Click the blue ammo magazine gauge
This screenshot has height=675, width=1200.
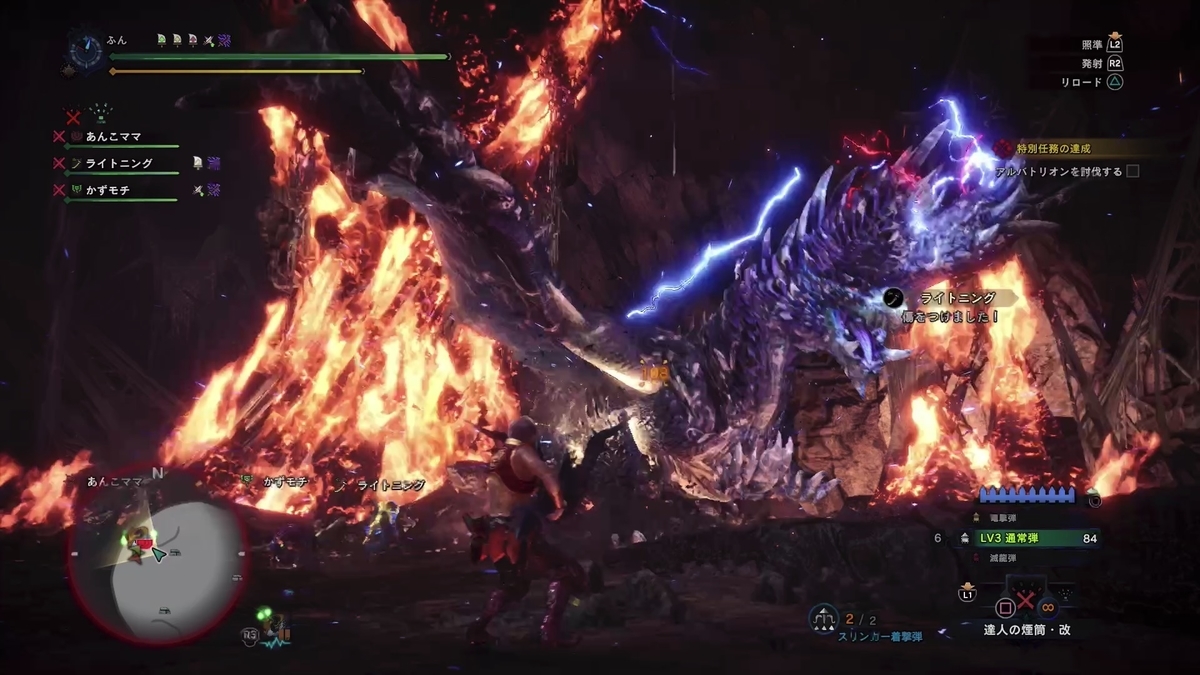click(x=1030, y=495)
